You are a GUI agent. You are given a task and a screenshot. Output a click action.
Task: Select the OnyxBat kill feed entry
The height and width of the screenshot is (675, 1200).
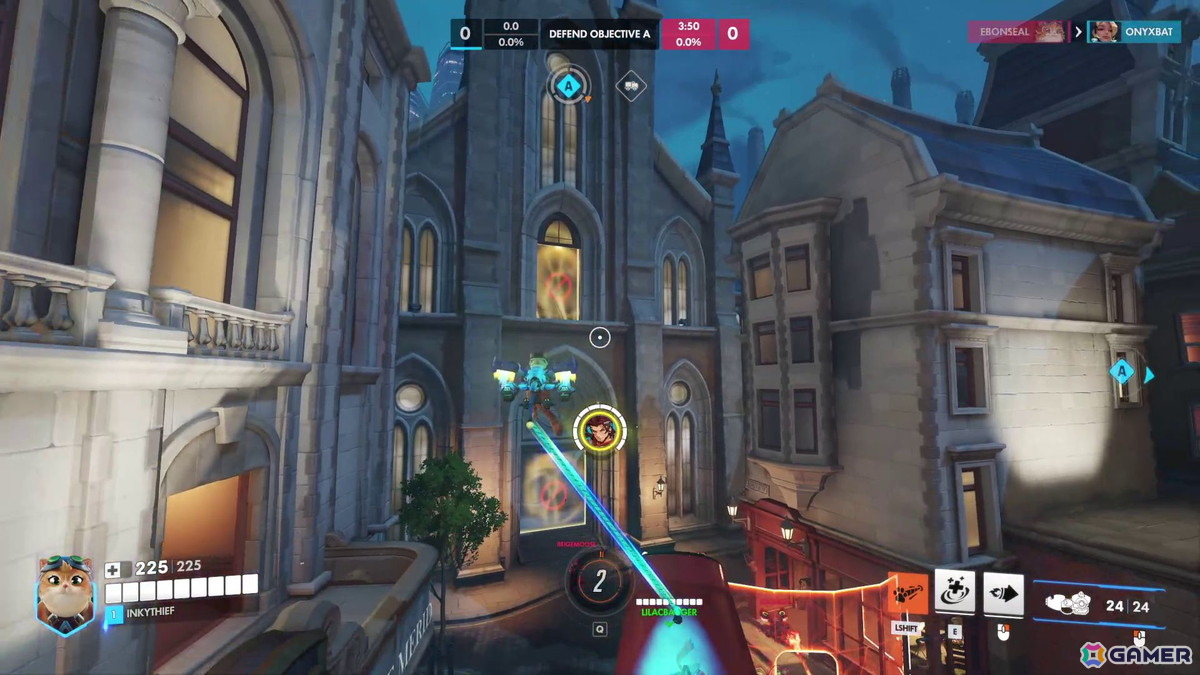1133,31
